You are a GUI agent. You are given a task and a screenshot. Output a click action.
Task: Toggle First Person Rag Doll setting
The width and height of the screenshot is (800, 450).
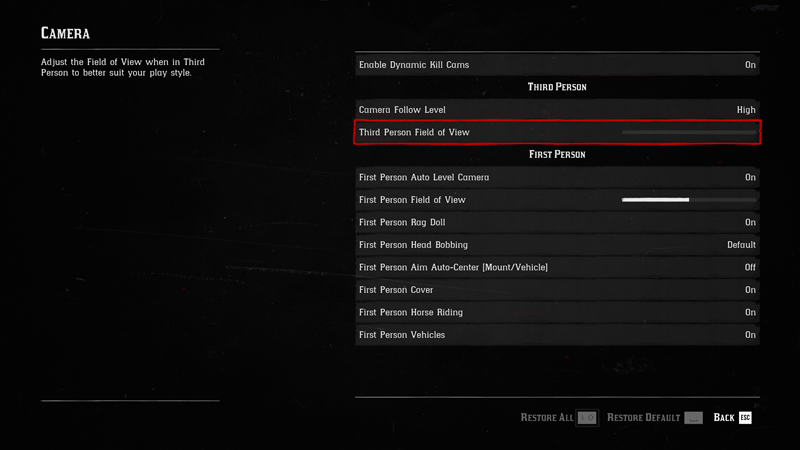click(x=557, y=222)
